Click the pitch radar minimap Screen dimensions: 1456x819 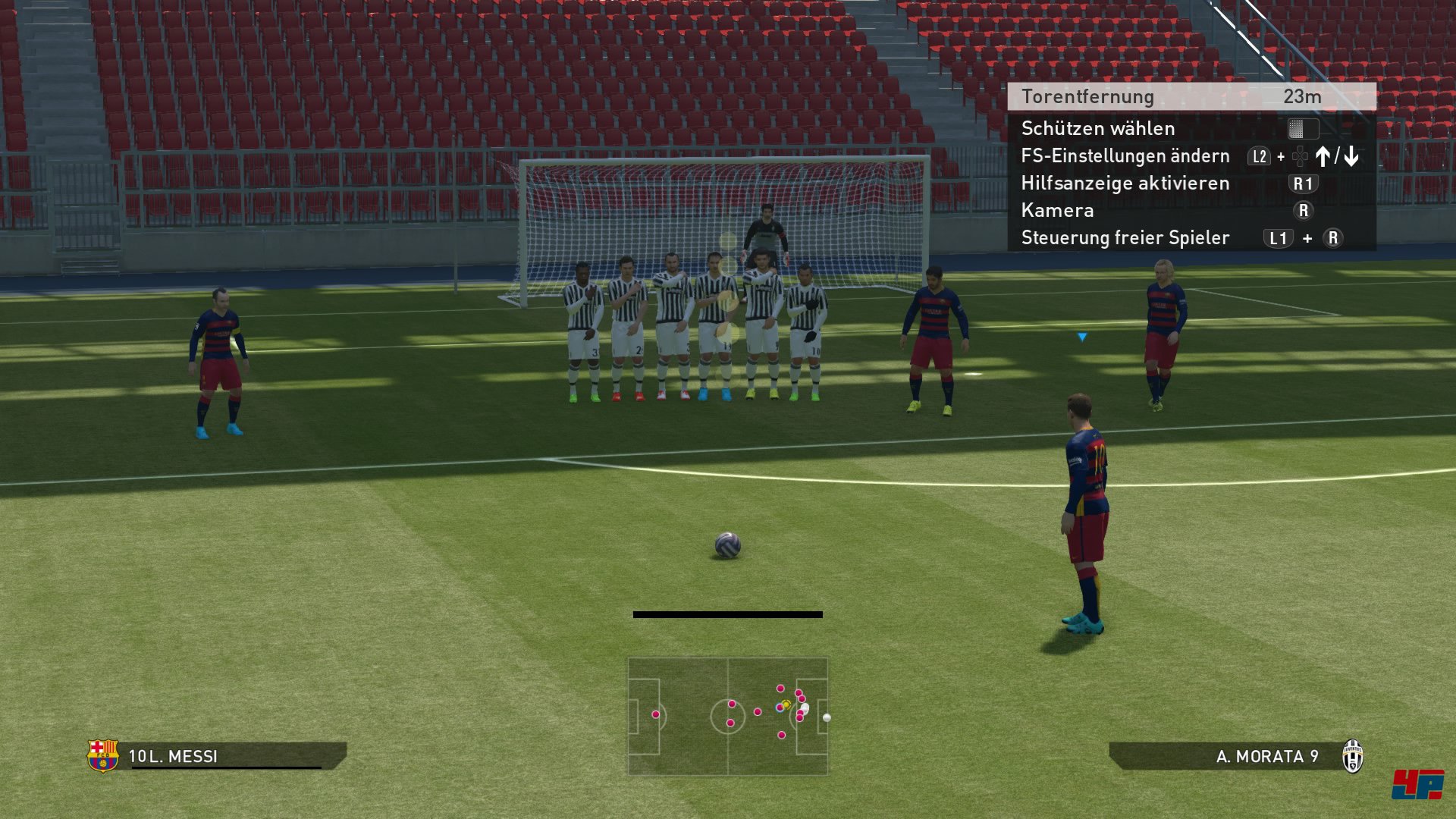pyautogui.click(x=728, y=716)
